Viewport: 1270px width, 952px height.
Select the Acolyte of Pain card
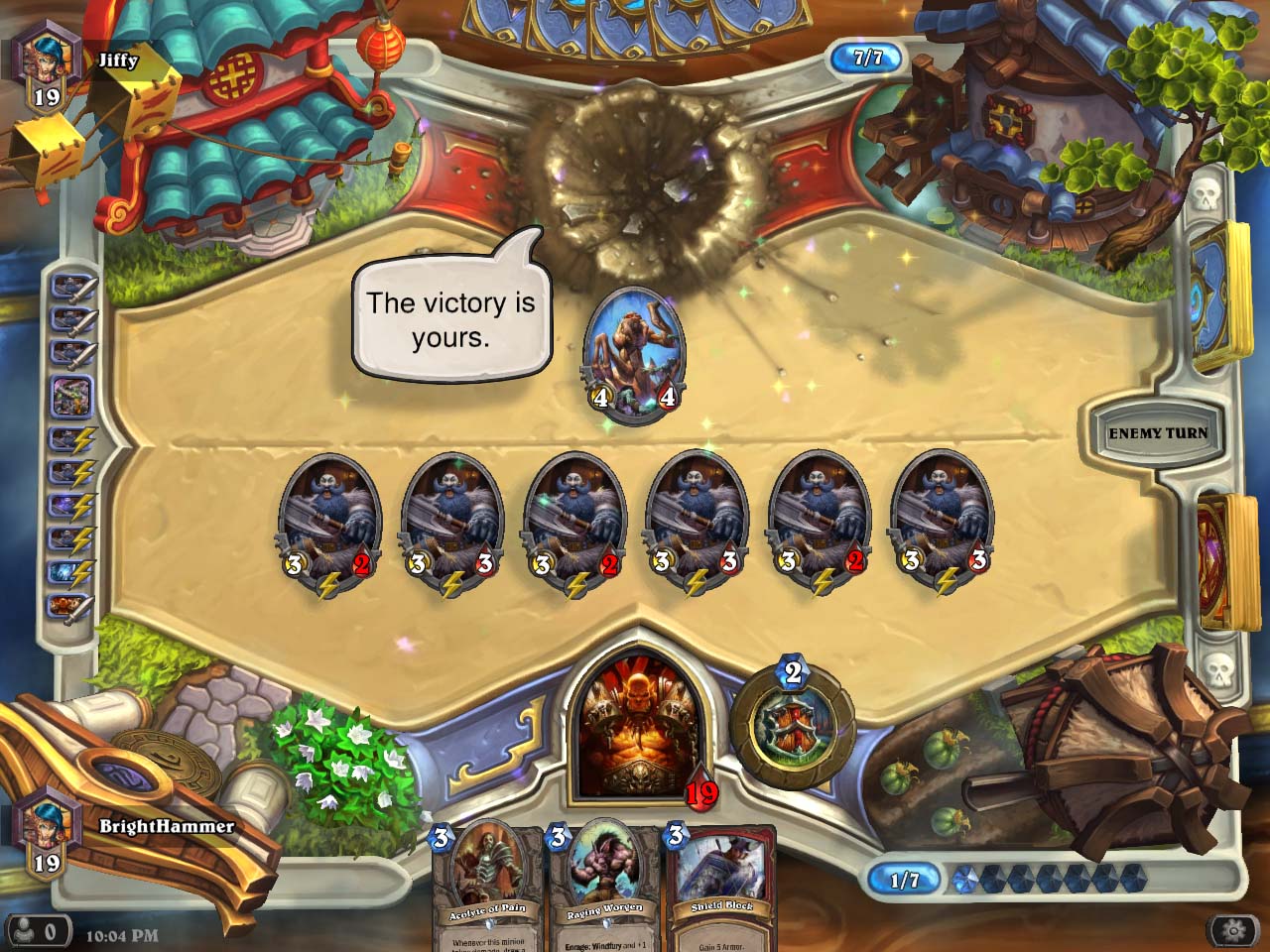[486, 883]
